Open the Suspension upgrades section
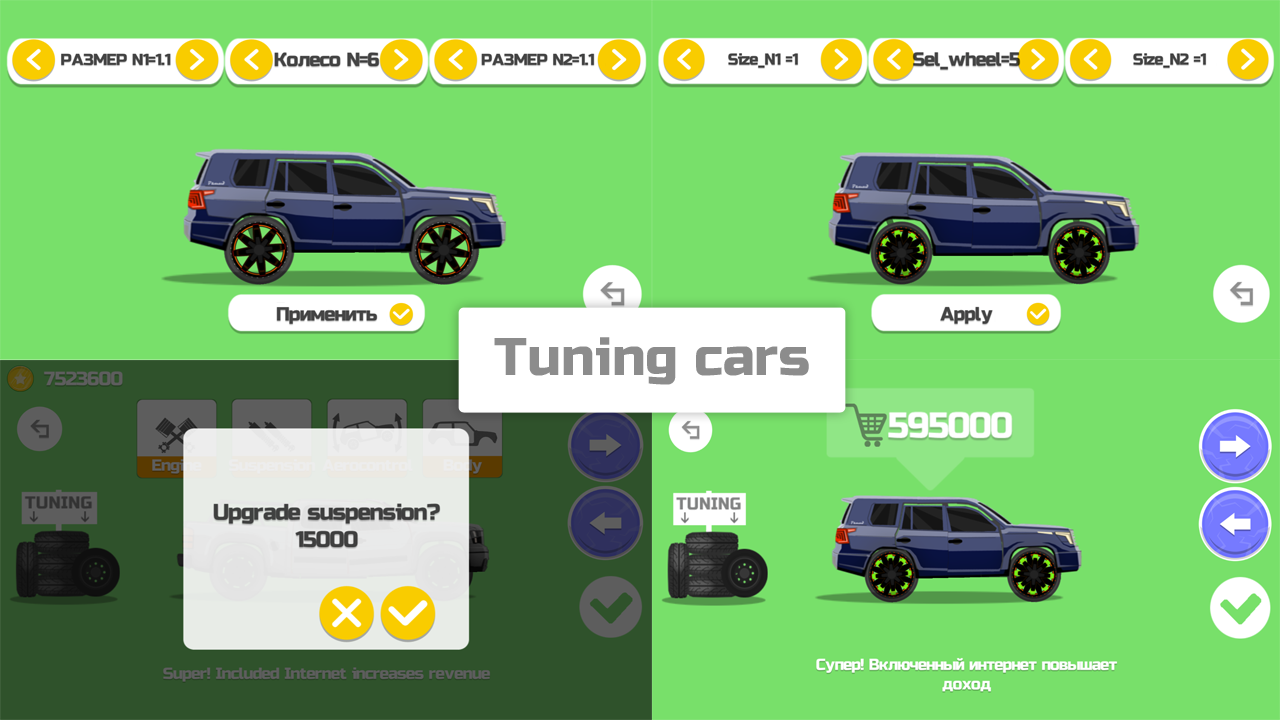1280x720 pixels. click(271, 432)
